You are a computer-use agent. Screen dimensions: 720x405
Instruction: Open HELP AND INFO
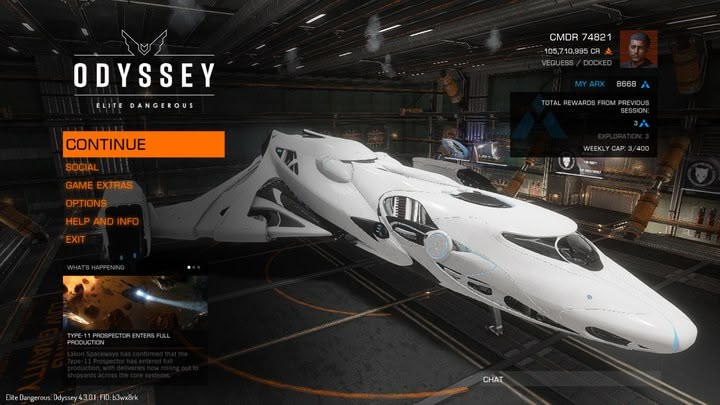(x=102, y=221)
